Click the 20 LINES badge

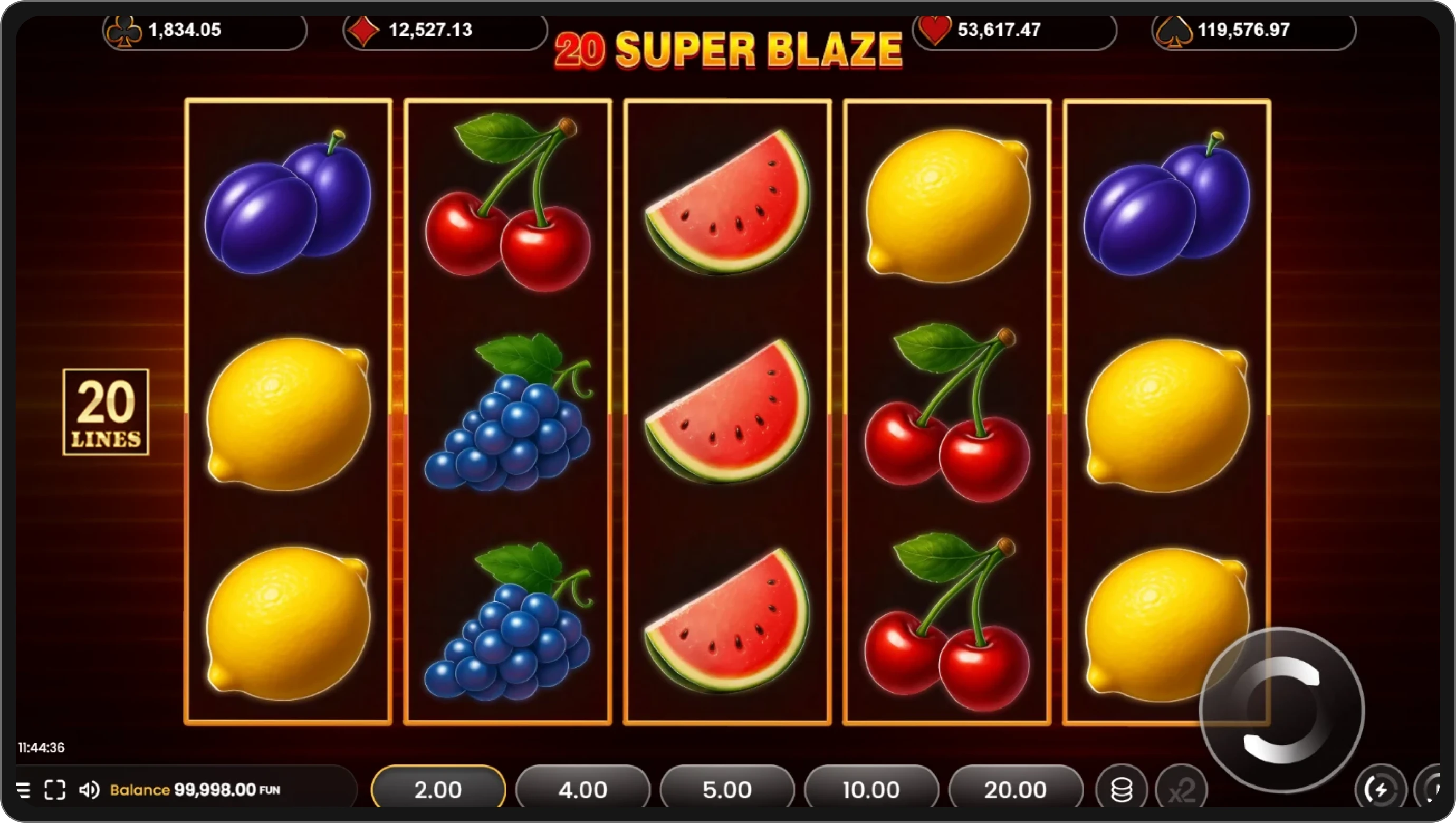pos(106,411)
